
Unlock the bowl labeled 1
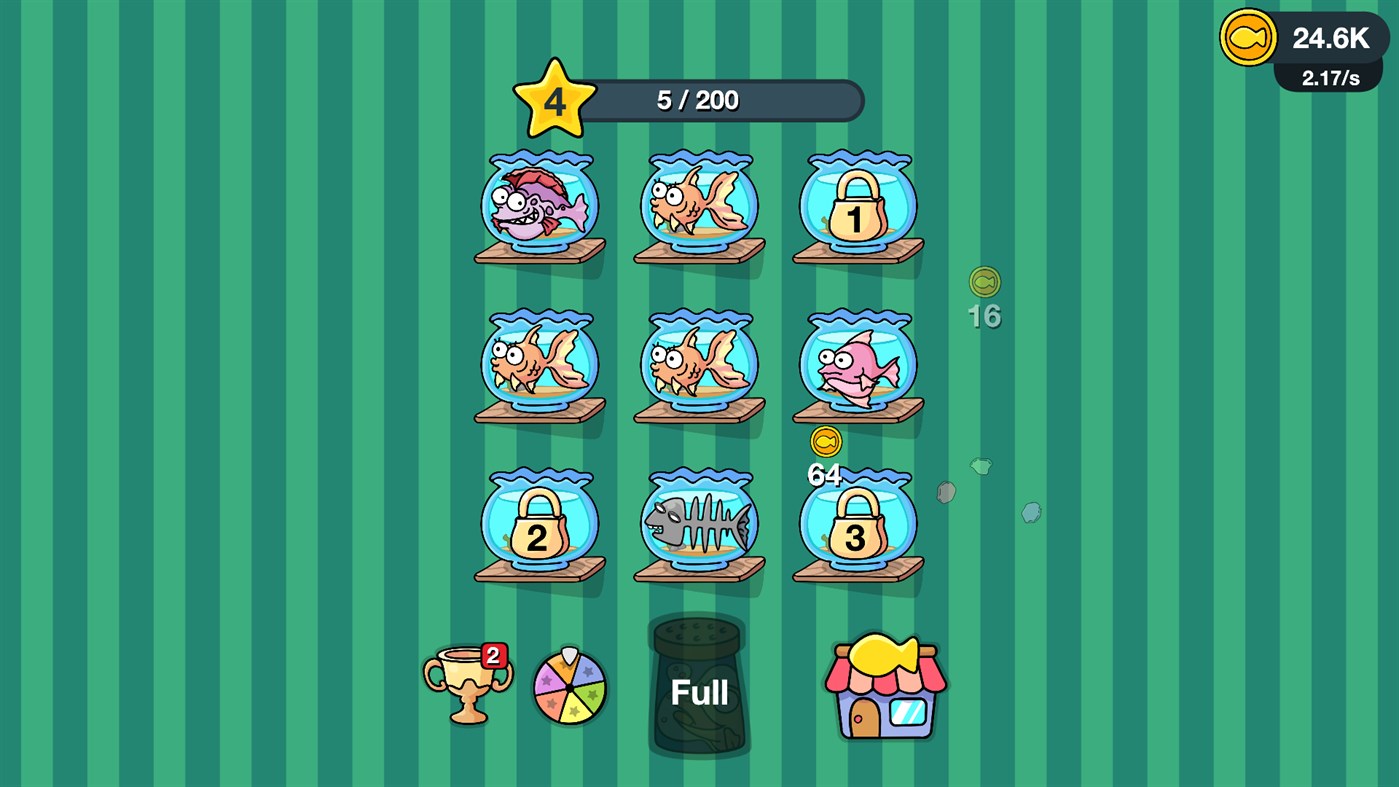tap(856, 205)
